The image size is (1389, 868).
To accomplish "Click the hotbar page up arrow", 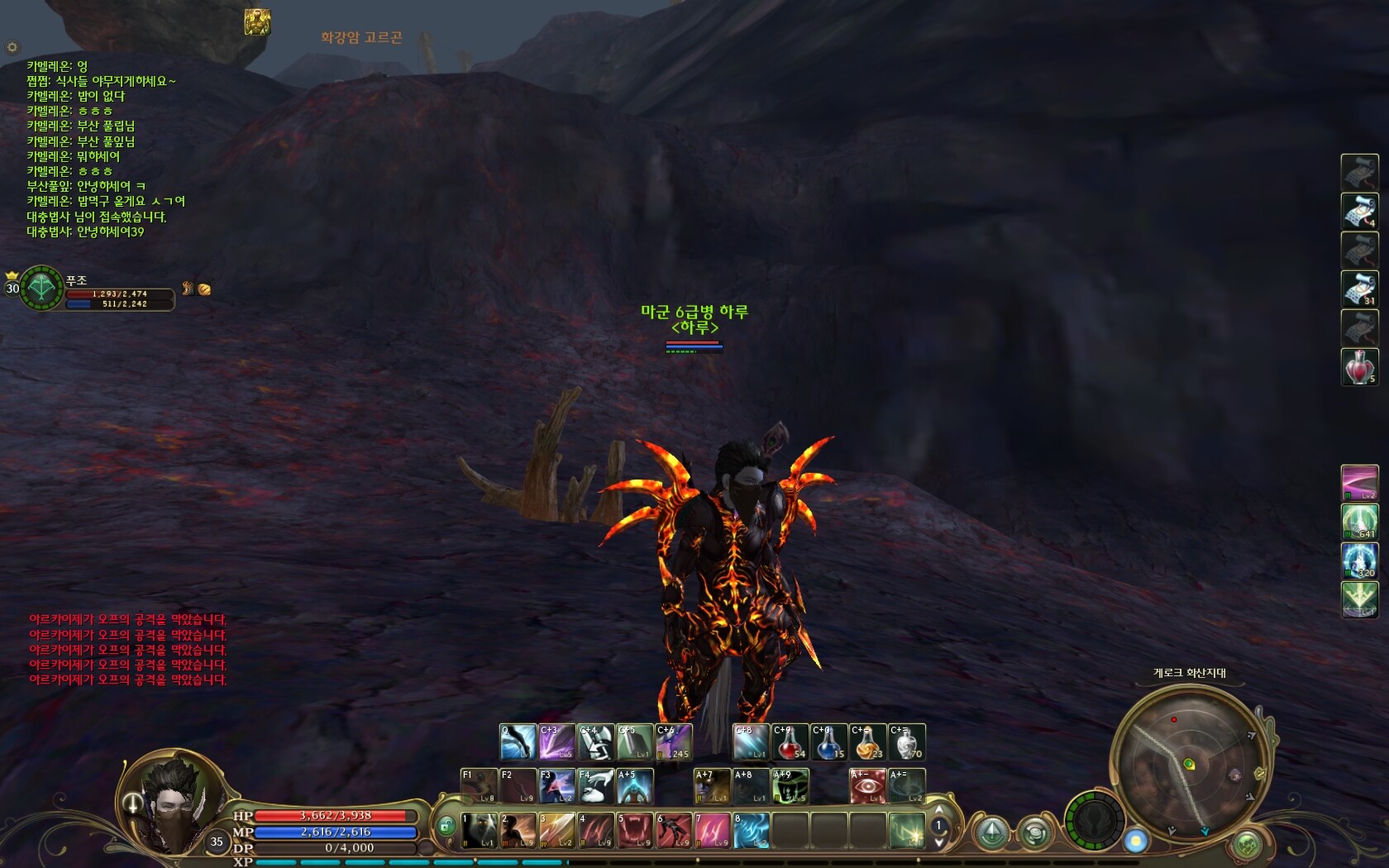I will [938, 809].
